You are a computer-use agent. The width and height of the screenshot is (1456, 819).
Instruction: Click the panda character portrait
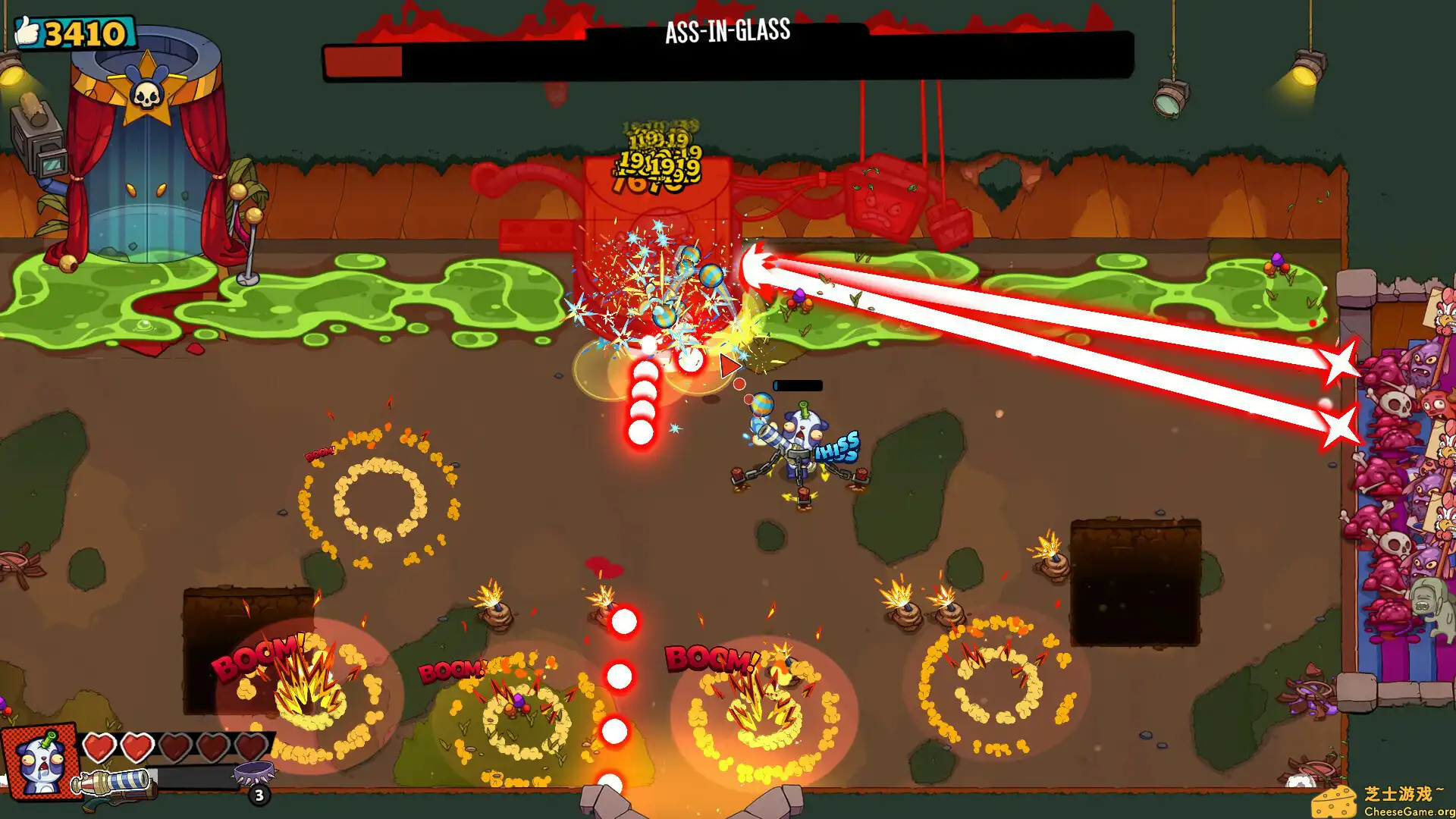(40, 761)
